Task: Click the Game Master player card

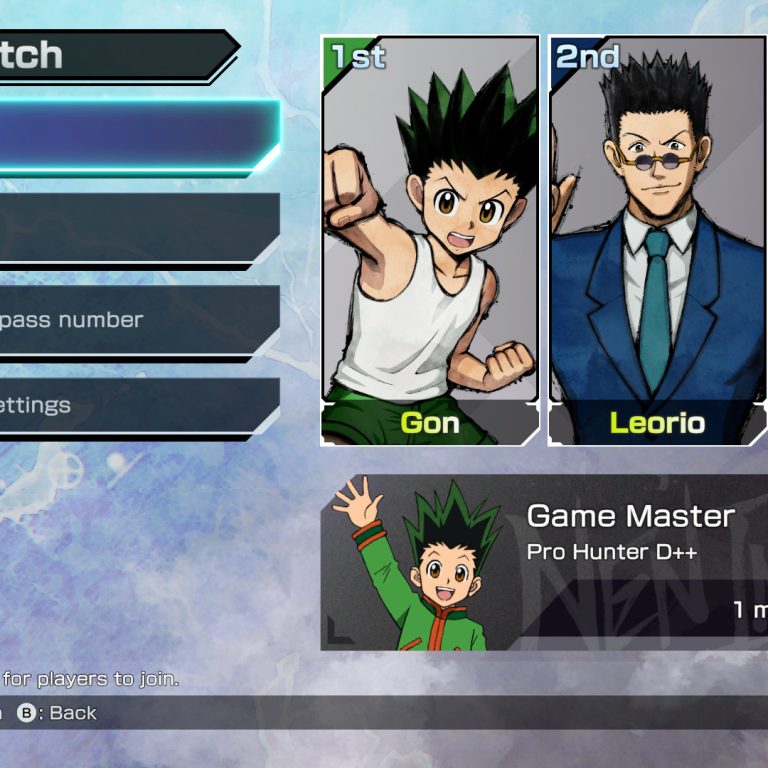Action: point(545,563)
